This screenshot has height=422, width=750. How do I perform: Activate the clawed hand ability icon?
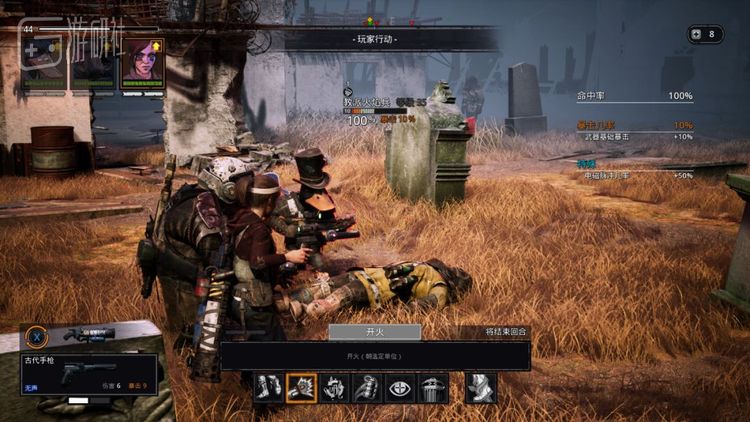click(x=334, y=388)
